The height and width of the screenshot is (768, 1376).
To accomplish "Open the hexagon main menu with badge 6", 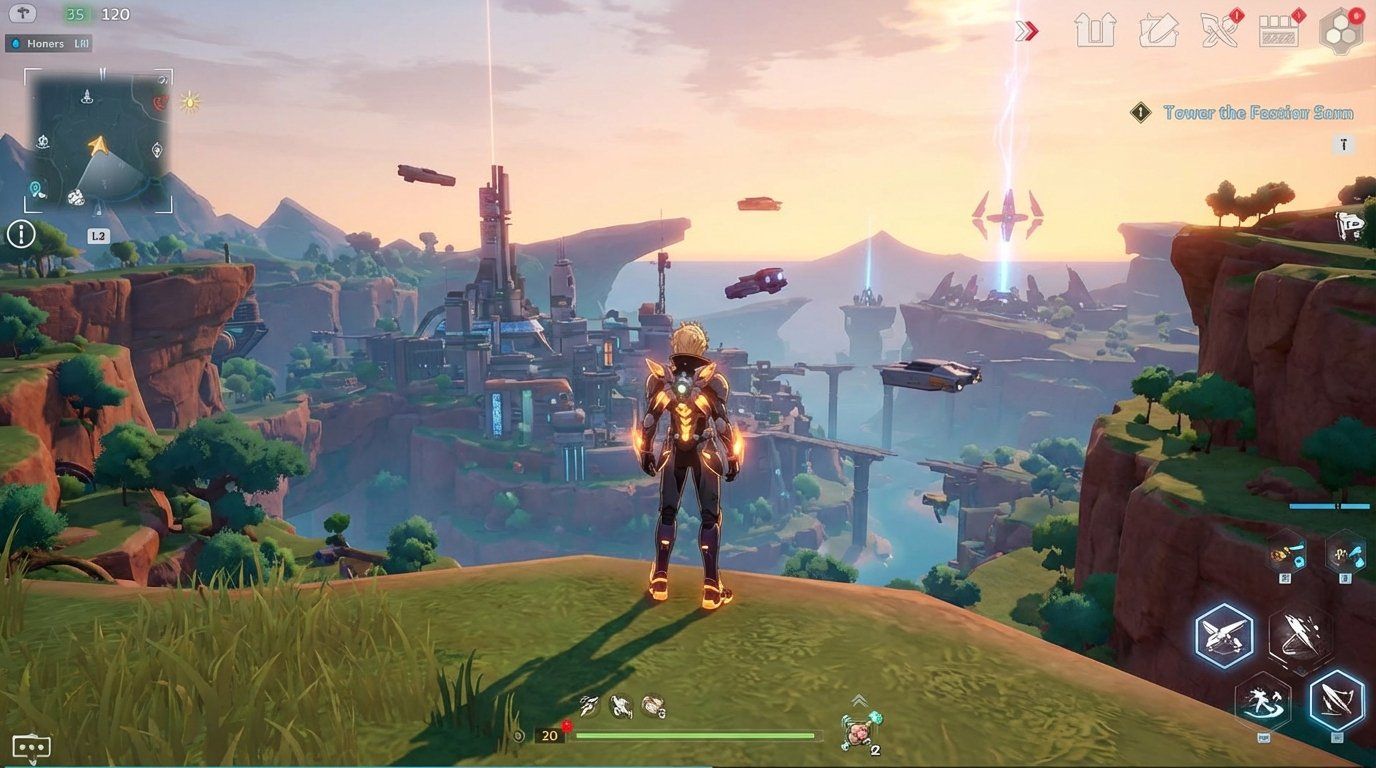I will (x=1343, y=30).
